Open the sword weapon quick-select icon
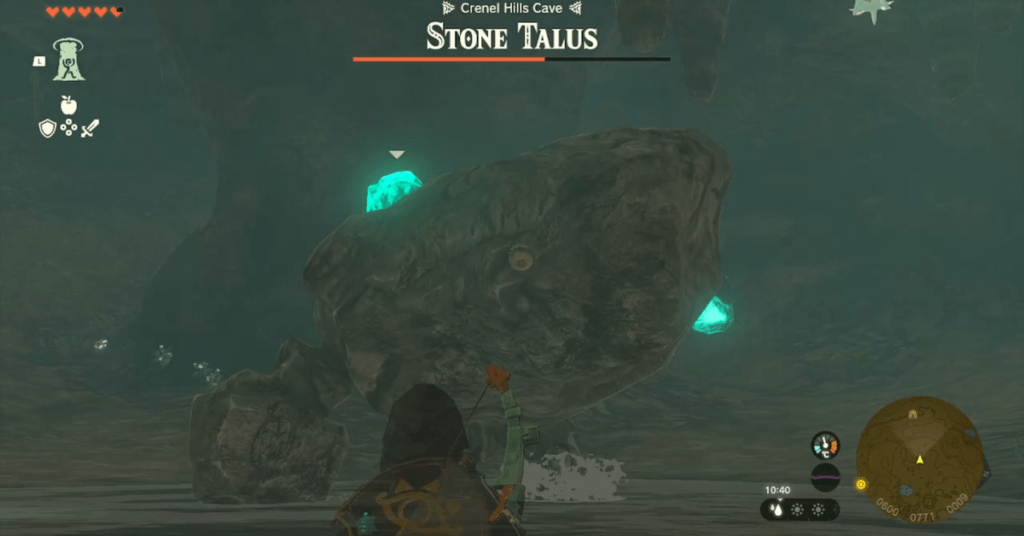The height and width of the screenshot is (536, 1024). (90, 128)
